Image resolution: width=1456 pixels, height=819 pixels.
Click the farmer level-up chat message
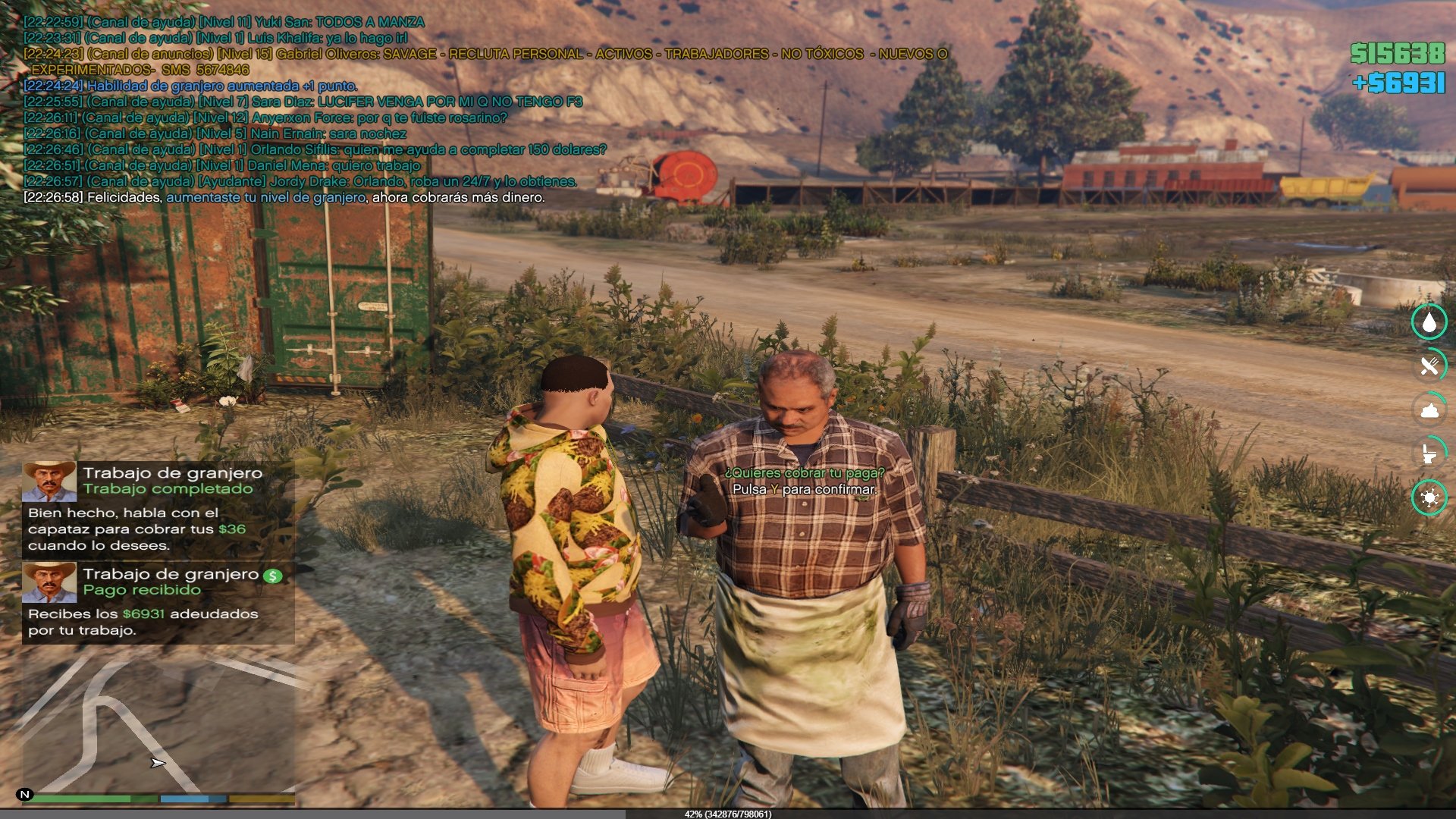(x=284, y=198)
